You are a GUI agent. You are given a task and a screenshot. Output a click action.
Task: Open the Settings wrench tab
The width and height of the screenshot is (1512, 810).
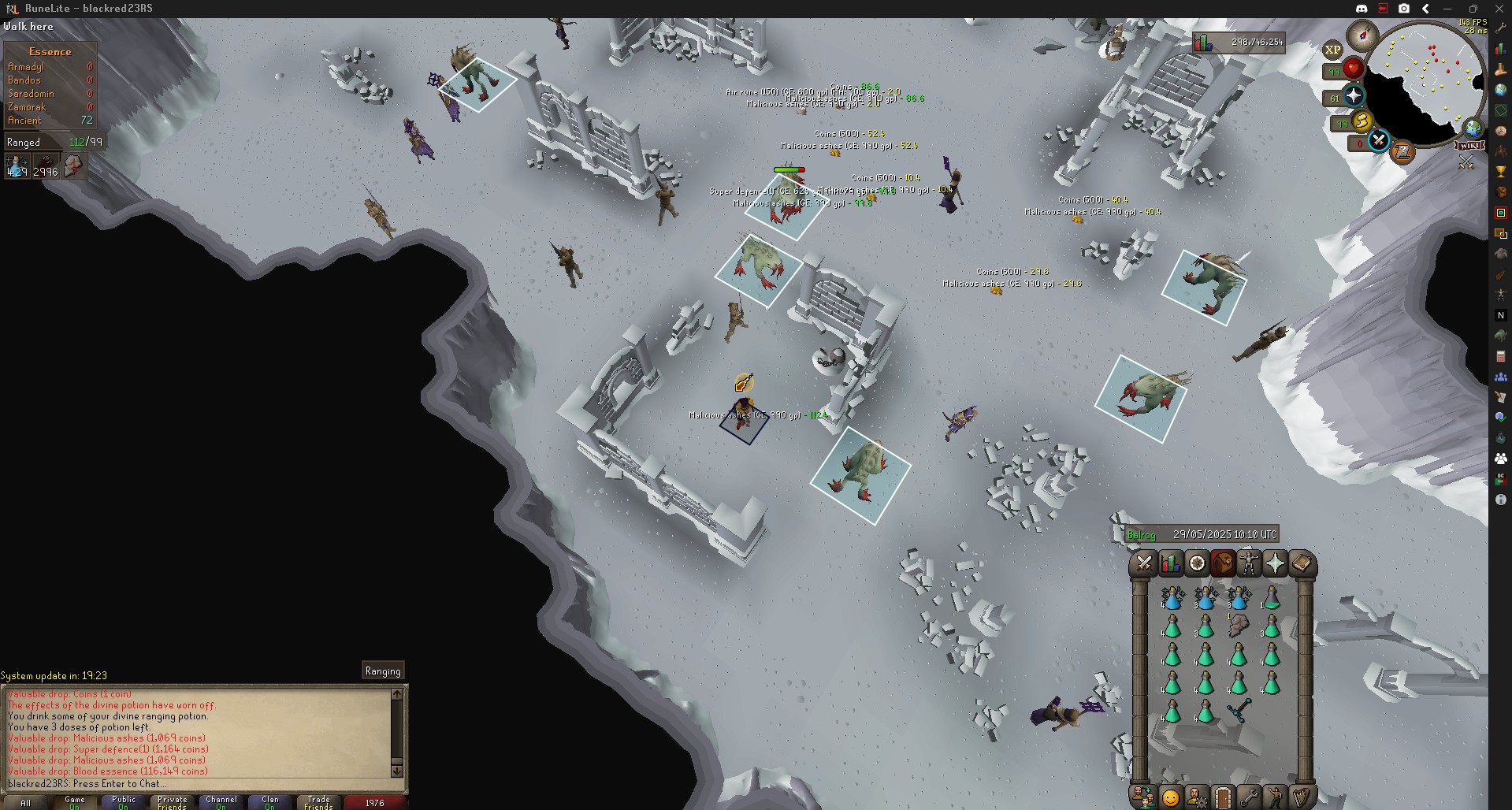tap(1249, 797)
